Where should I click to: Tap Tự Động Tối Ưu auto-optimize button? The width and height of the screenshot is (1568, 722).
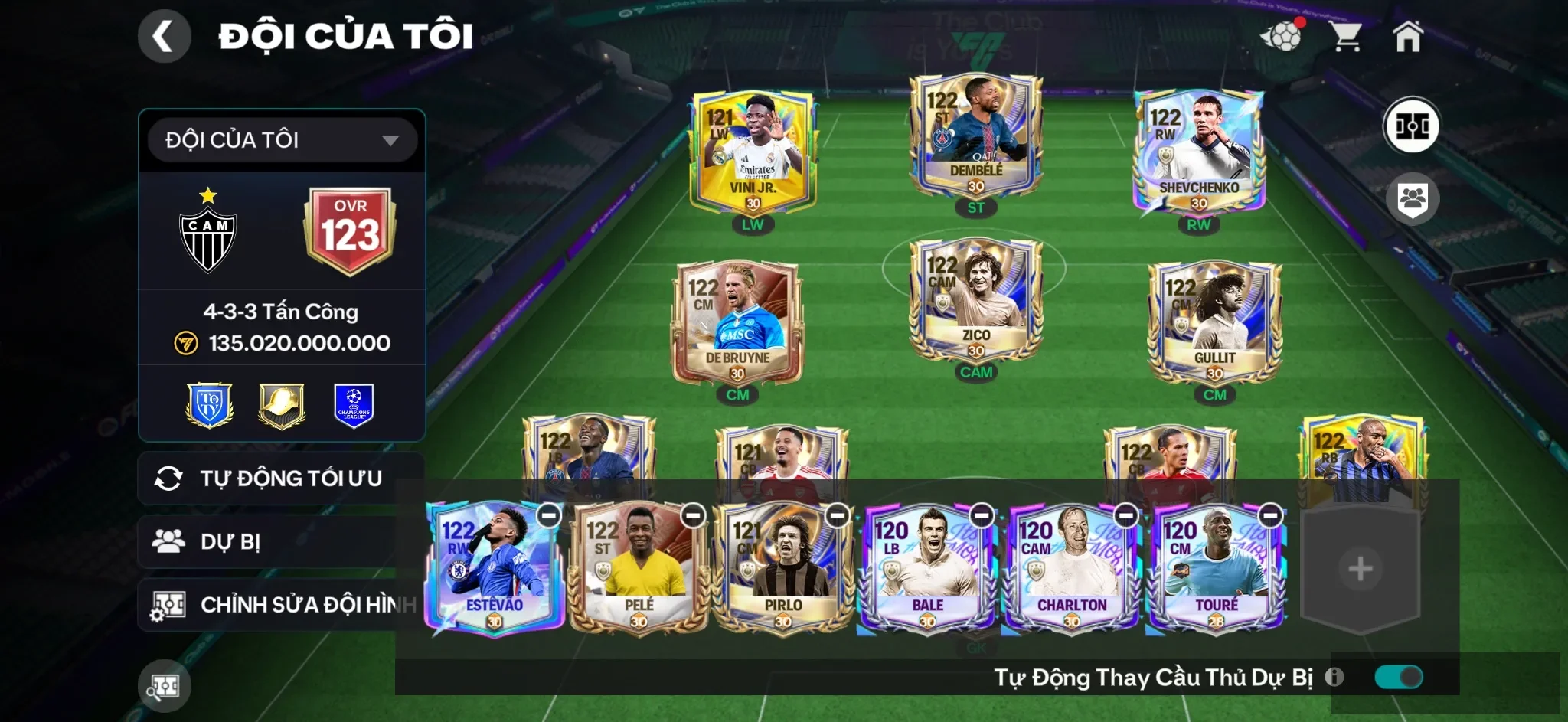pos(280,479)
